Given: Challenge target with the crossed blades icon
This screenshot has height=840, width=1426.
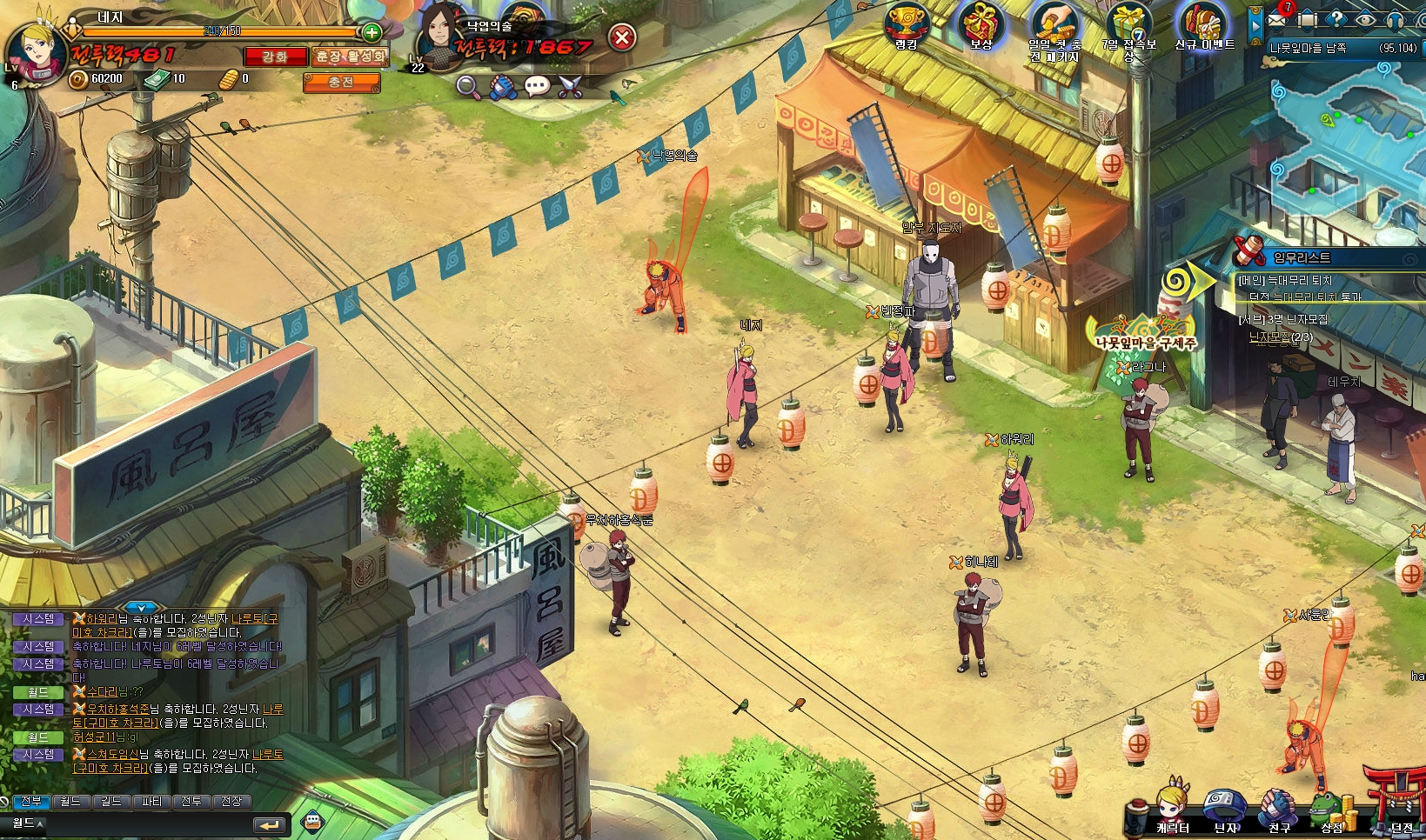Looking at the screenshot, I should (570, 86).
